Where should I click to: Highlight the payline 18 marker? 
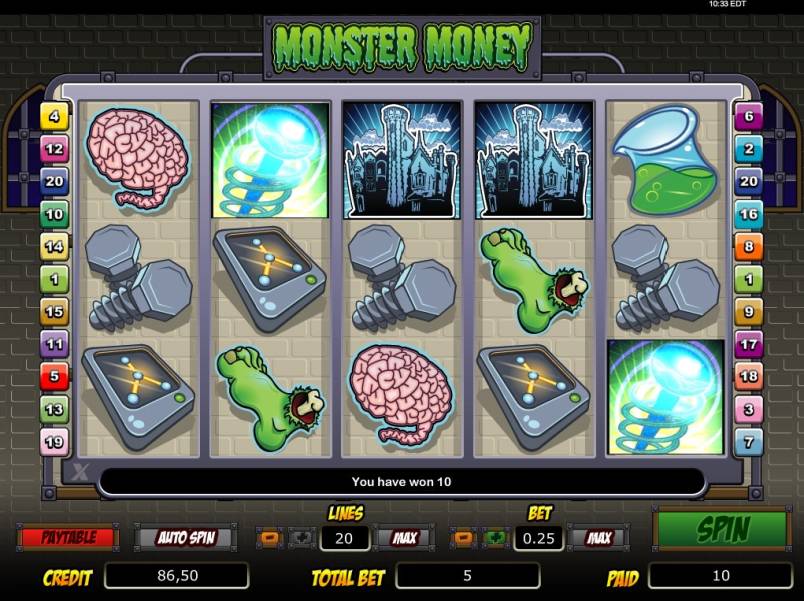(748, 376)
